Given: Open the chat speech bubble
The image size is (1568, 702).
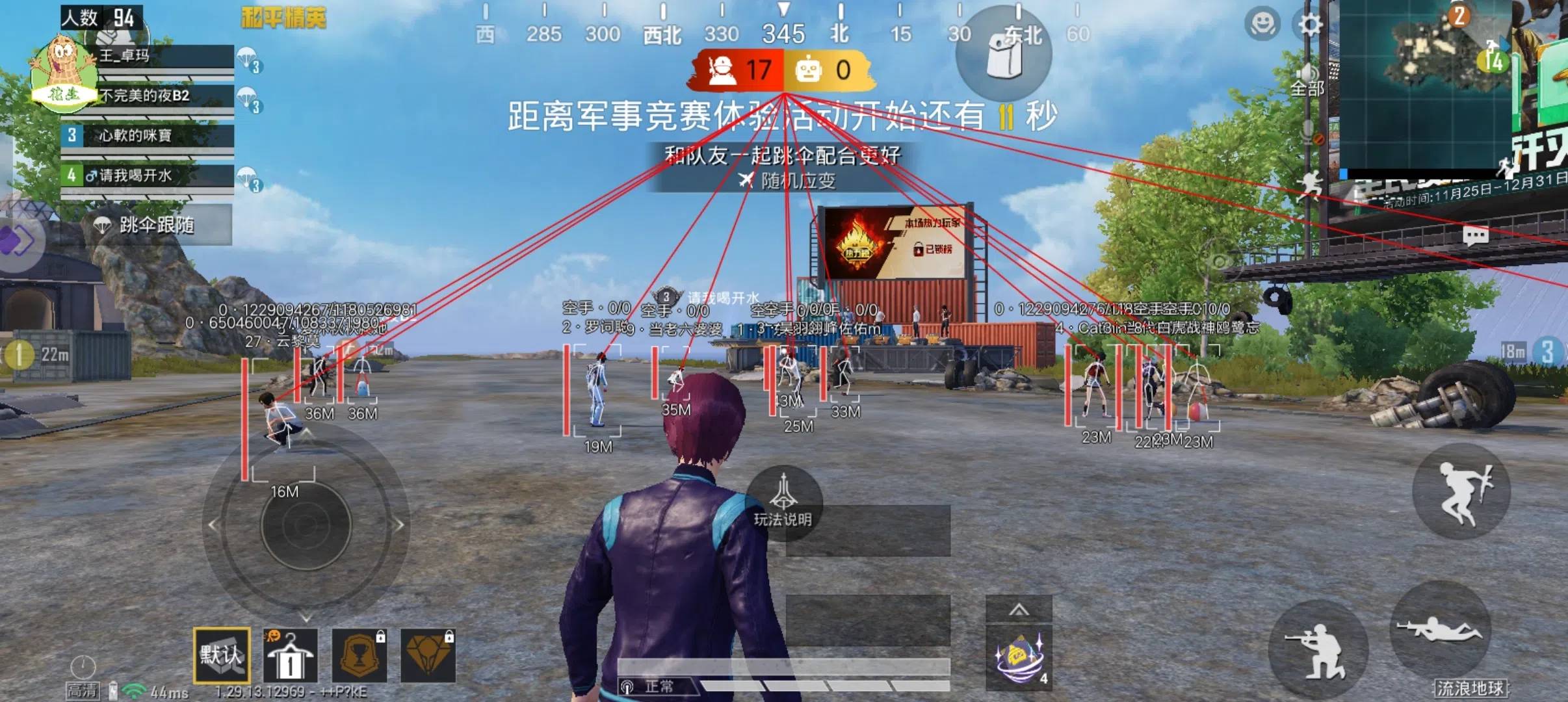Looking at the screenshot, I should point(1475,235).
